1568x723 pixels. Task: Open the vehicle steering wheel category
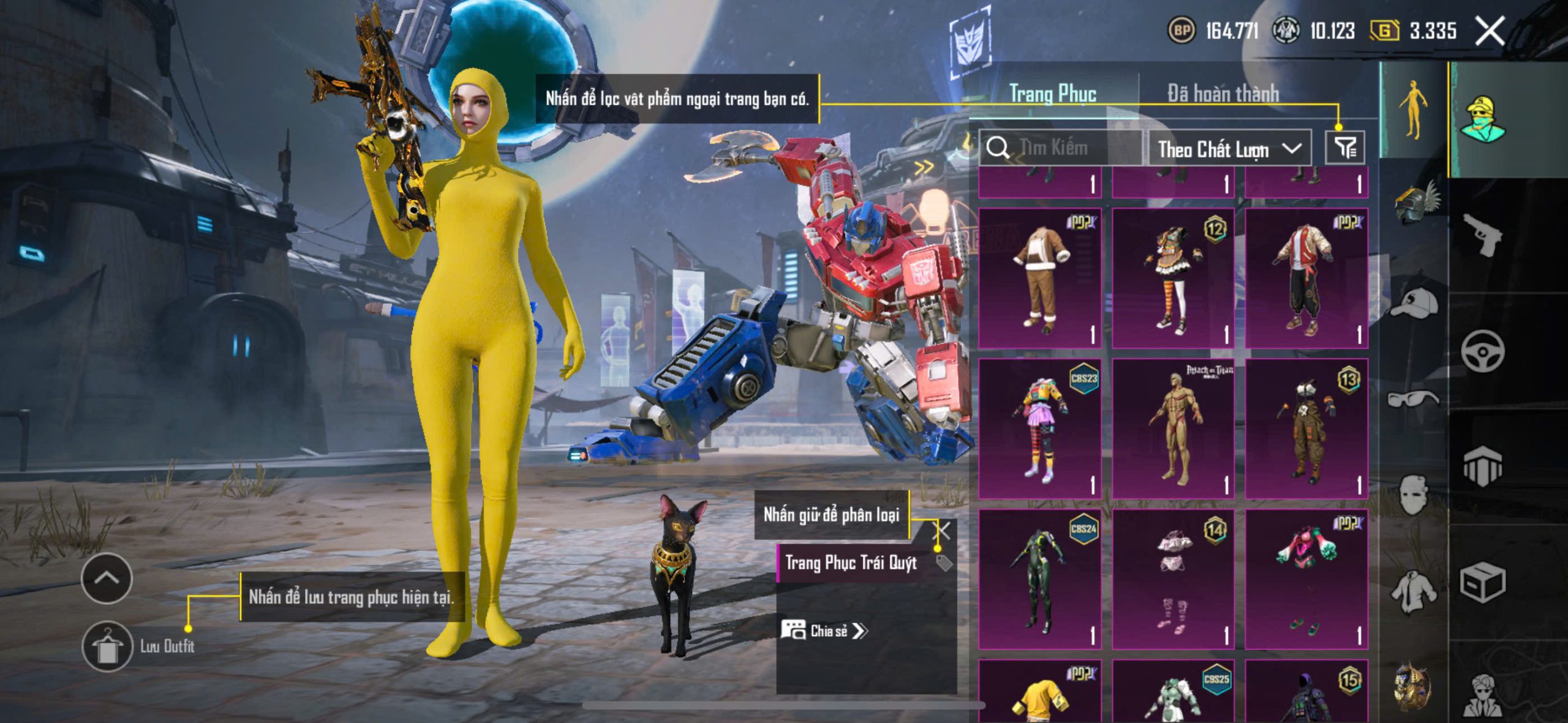click(1482, 351)
